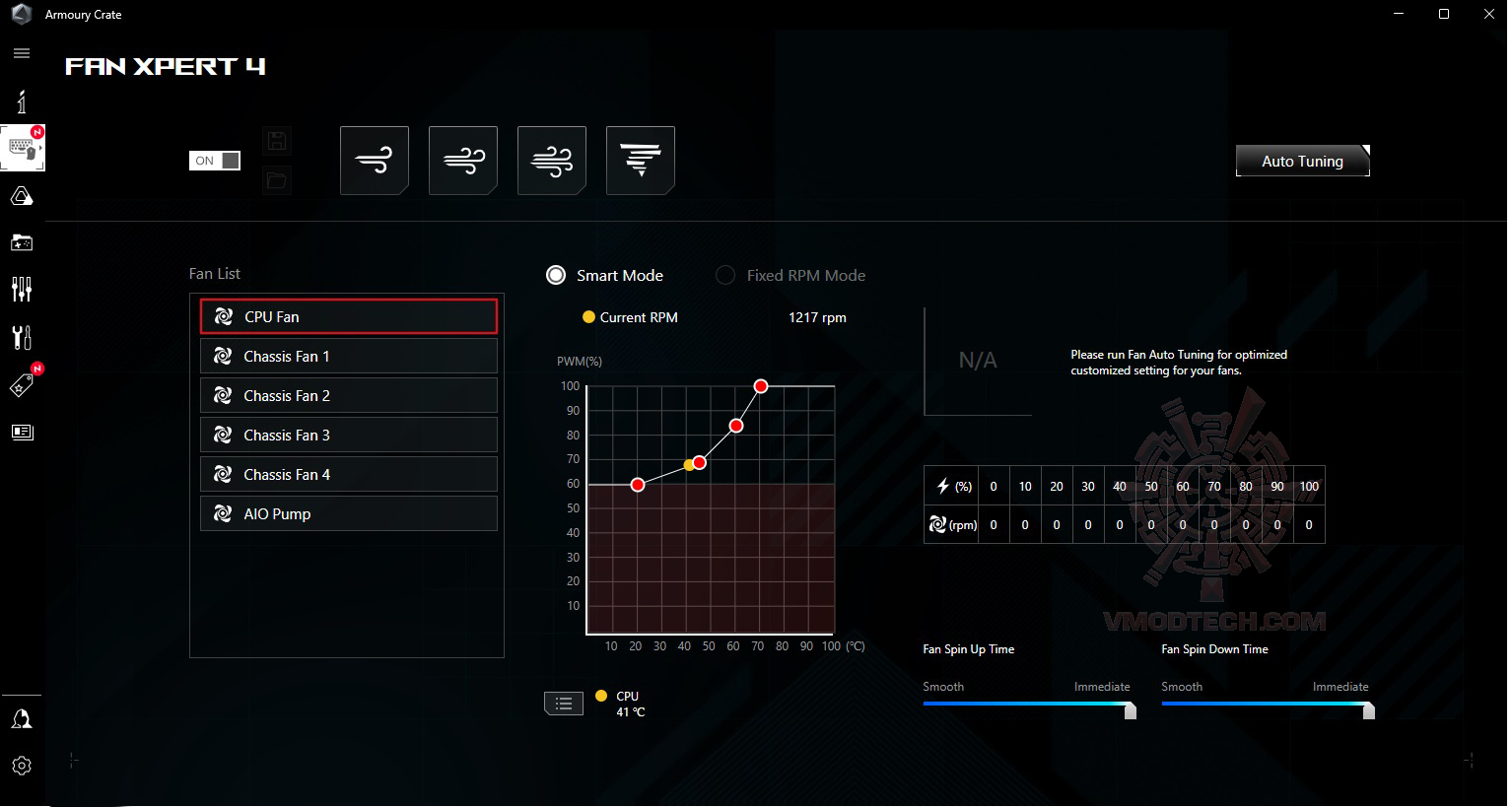Click the Fan Spin Up Time slider handle

click(x=1131, y=710)
